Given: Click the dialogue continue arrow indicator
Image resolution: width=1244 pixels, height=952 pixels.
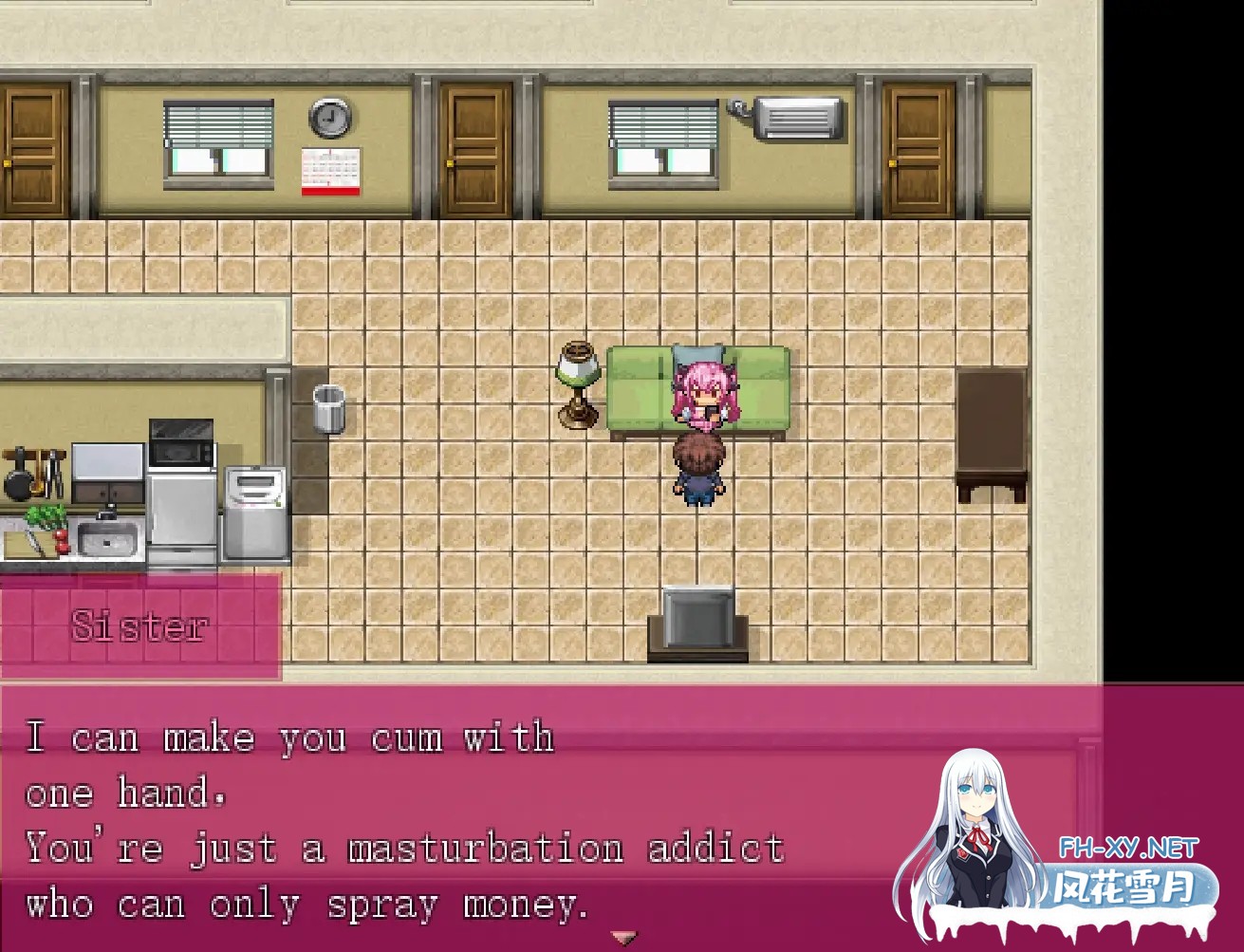Looking at the screenshot, I should (x=623, y=938).
